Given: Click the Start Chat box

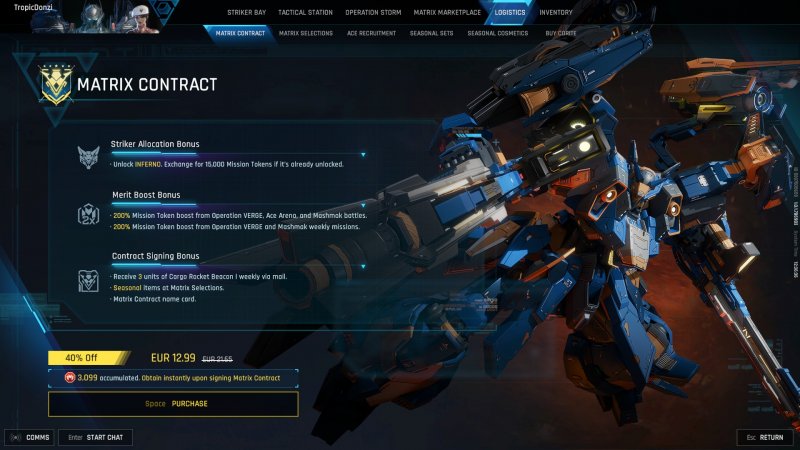Looking at the screenshot, I should [95, 437].
